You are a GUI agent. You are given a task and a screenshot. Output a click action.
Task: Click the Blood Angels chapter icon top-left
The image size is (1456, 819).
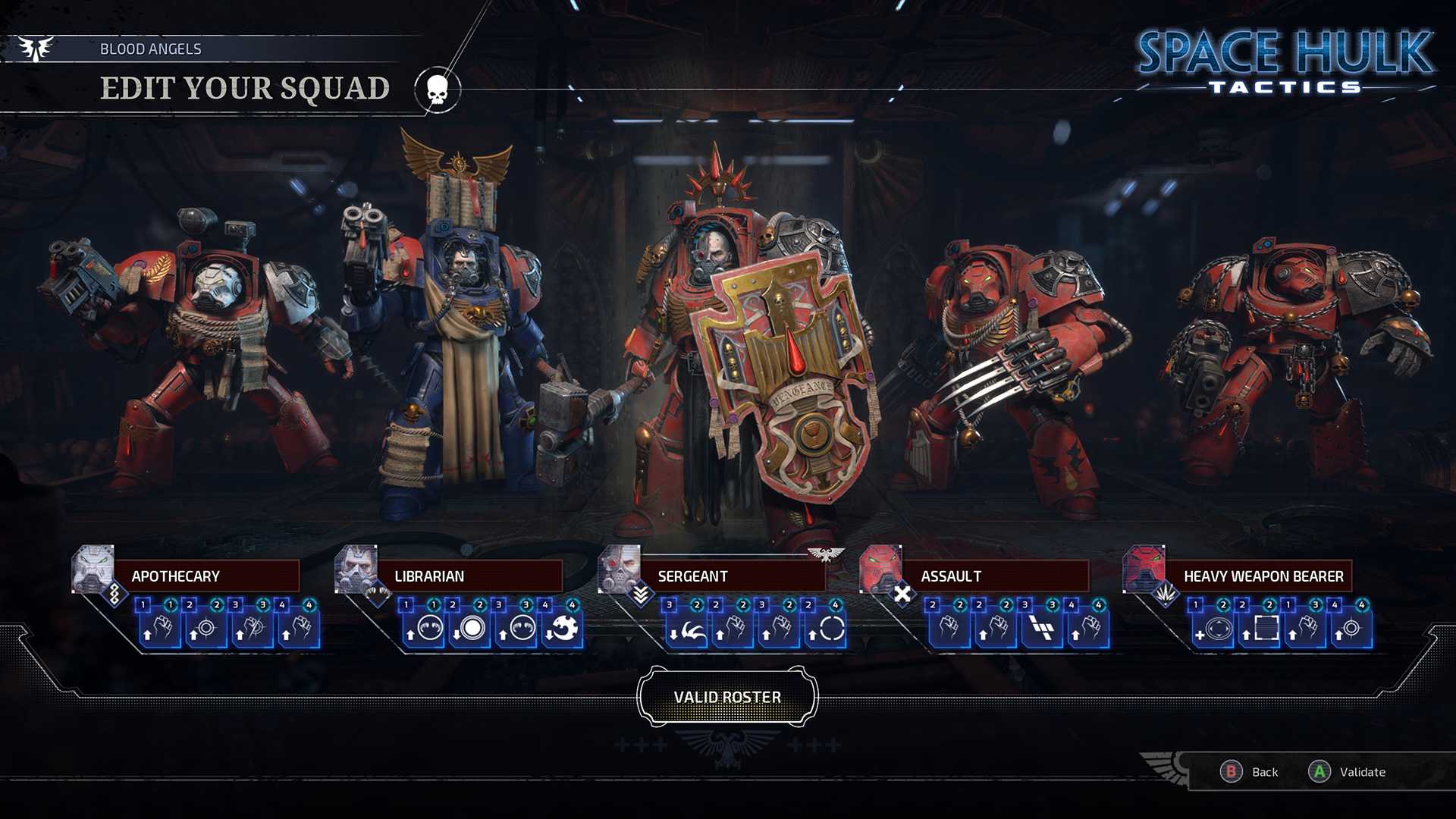click(x=36, y=47)
